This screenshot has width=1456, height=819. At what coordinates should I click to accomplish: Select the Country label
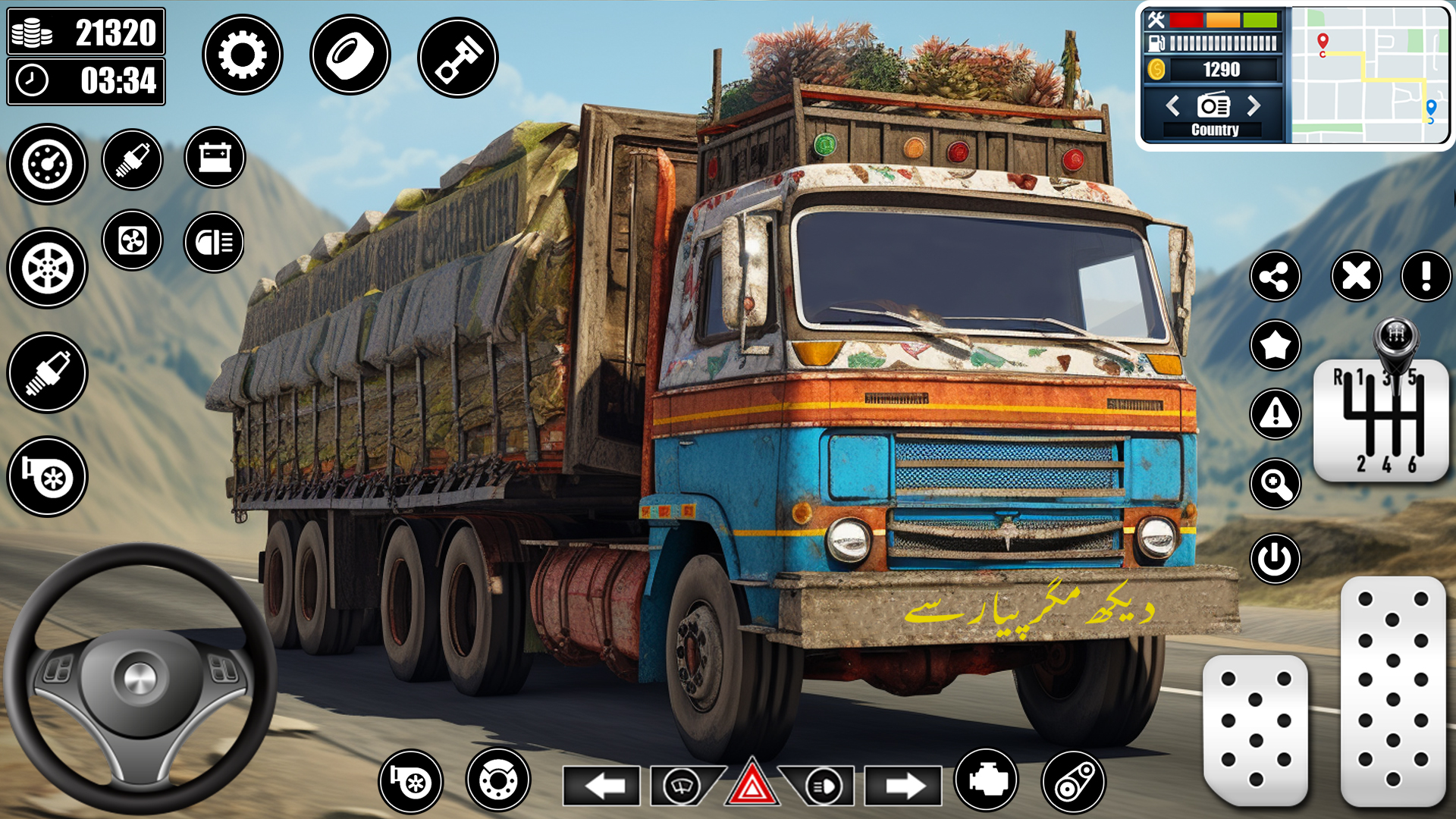point(1214,130)
